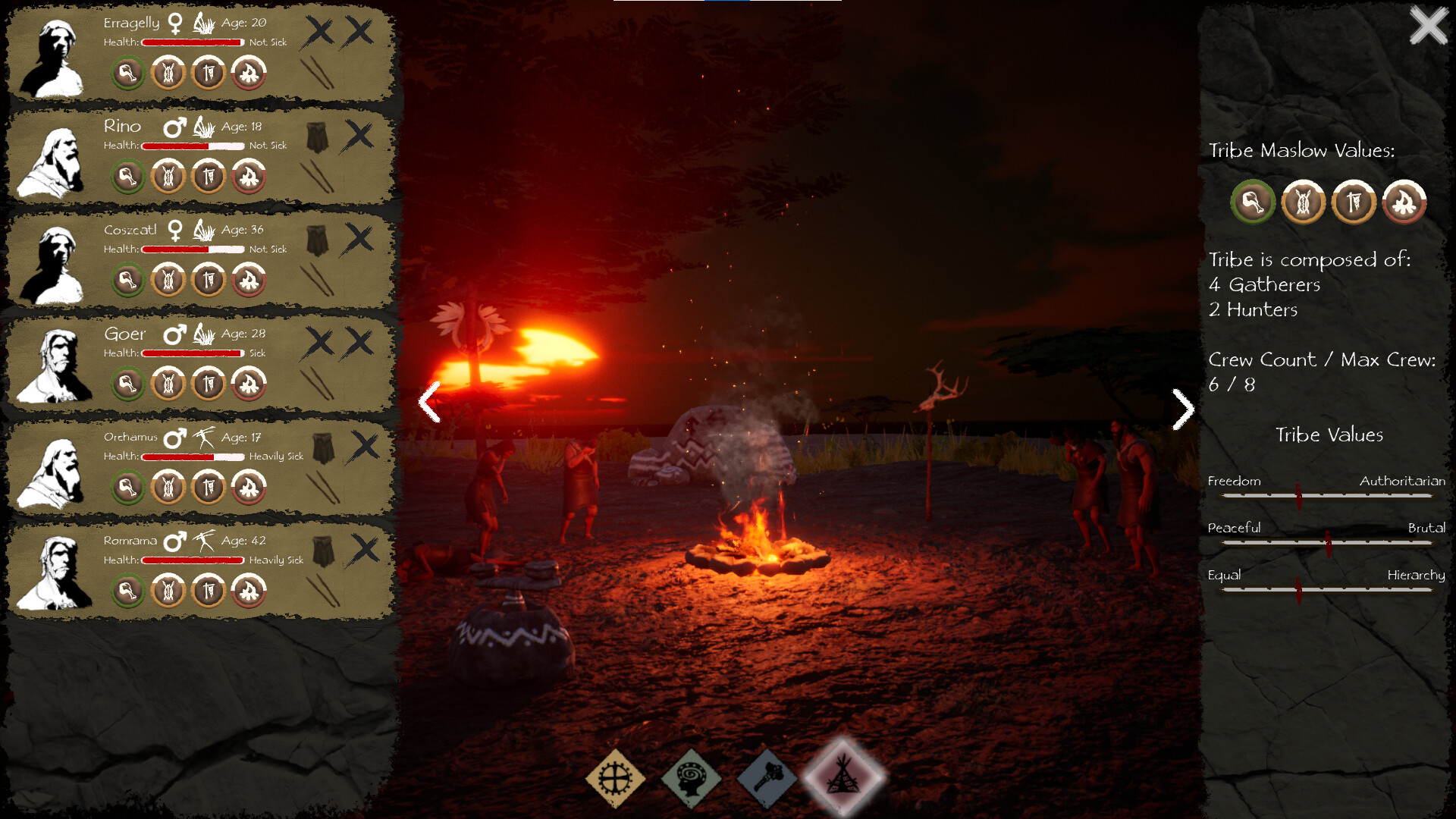This screenshot has height=819, width=1456.
Task: Close the tribe panel with the top-right X
Action: [x=1428, y=25]
